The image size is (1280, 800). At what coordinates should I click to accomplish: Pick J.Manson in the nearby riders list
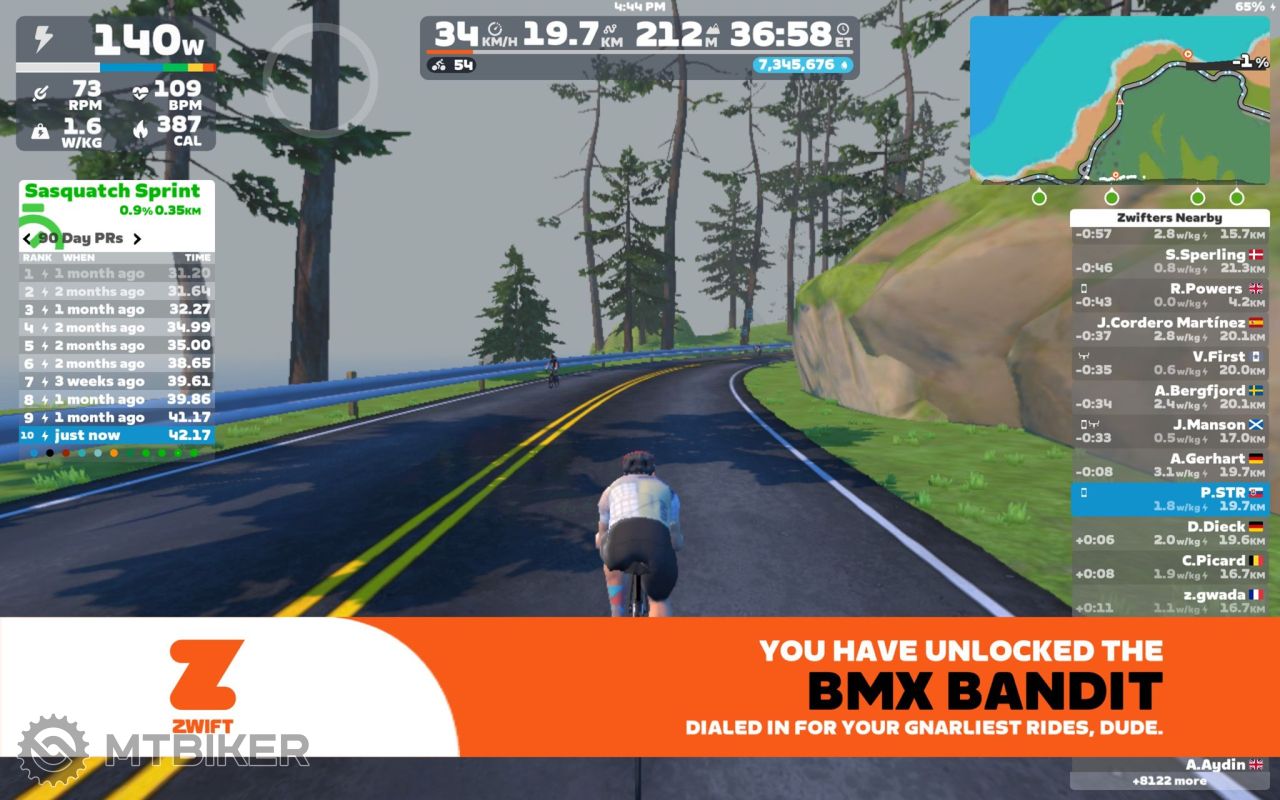(x=1168, y=431)
